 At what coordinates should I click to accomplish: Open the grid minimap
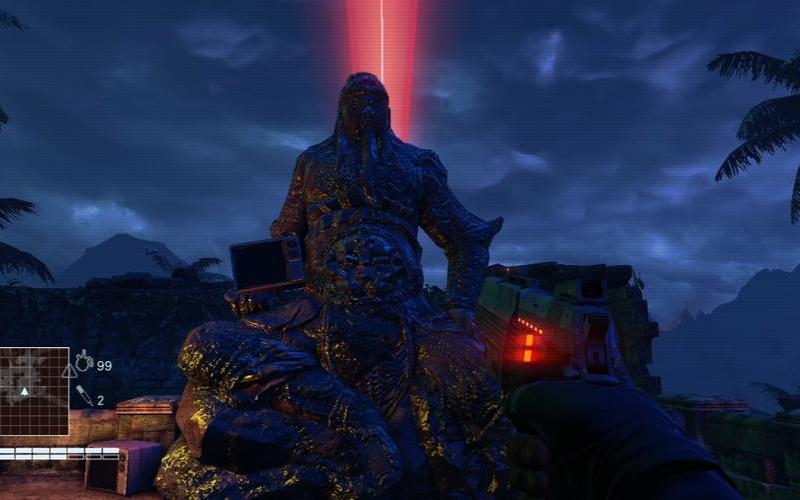[34, 391]
